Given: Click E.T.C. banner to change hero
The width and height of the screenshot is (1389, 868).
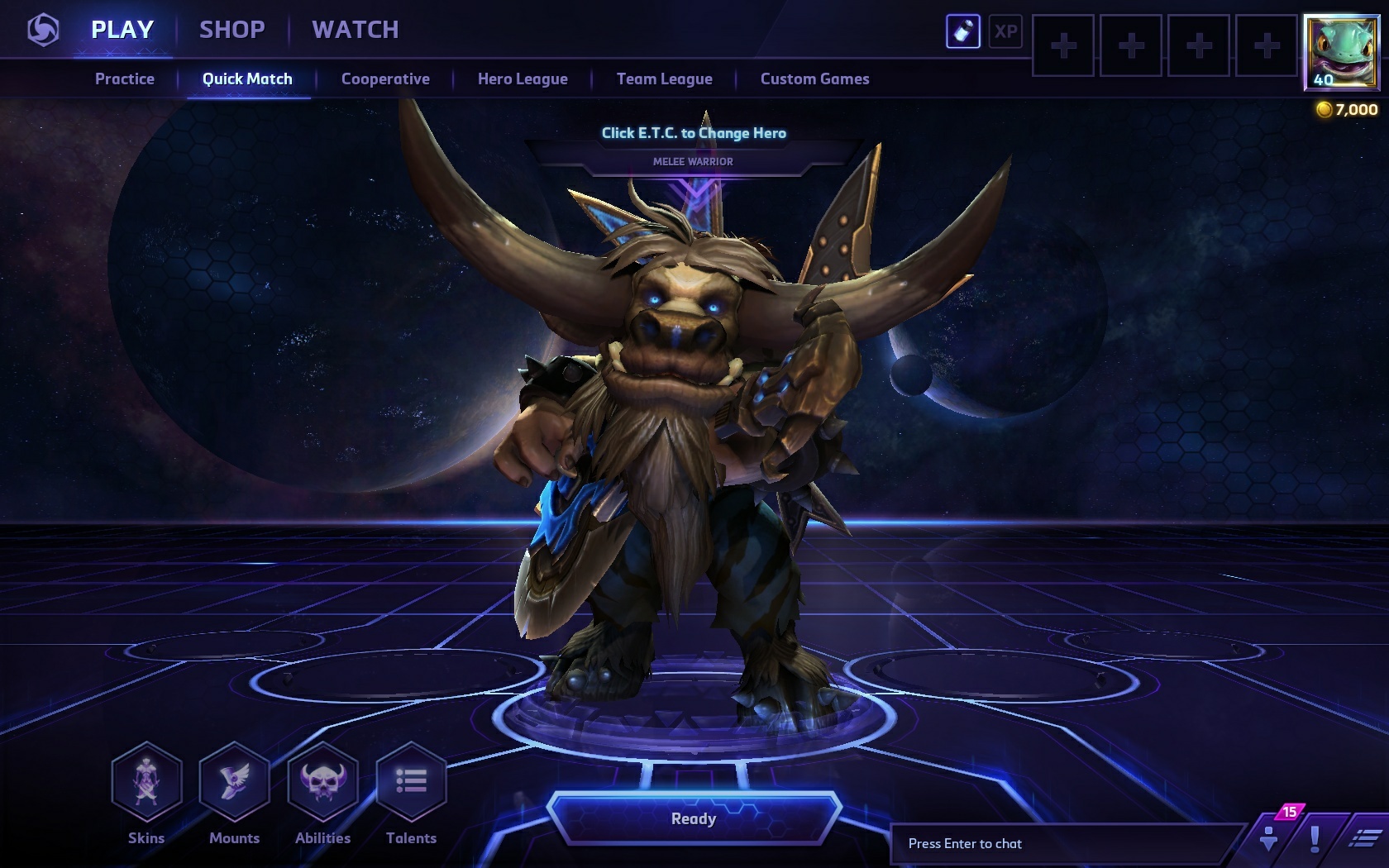Looking at the screenshot, I should click(x=694, y=133).
